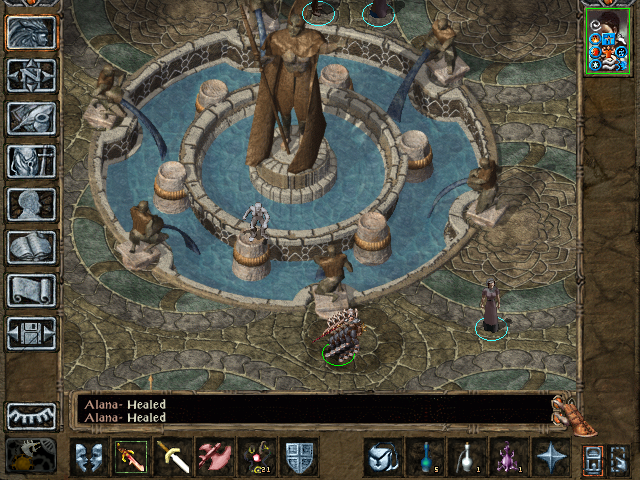Click the closed-eye rest button
The height and width of the screenshot is (480, 640).
click(x=32, y=415)
